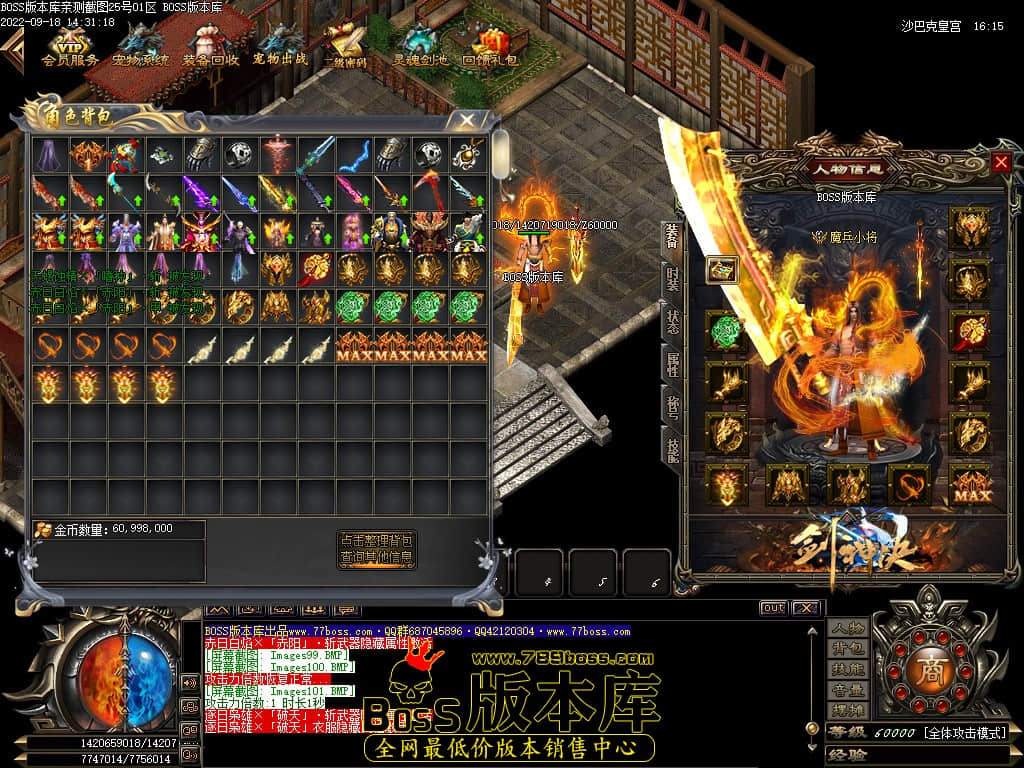Click the 点击整理背包 sort bag button
Image resolution: width=1024 pixels, height=768 pixels.
[377, 540]
